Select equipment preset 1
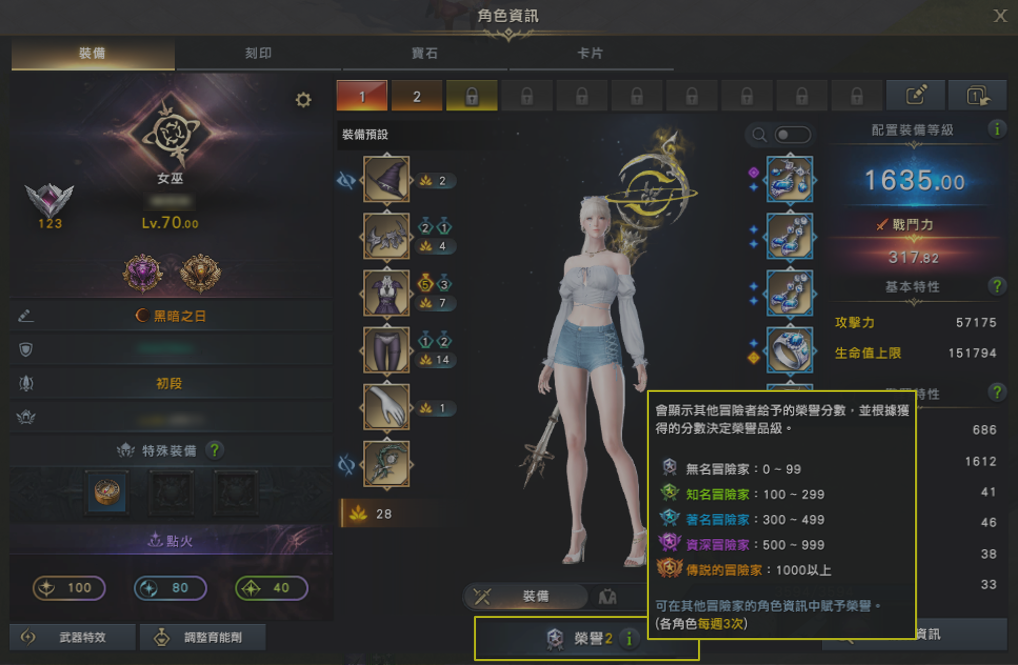1018x665 pixels. [x=361, y=96]
